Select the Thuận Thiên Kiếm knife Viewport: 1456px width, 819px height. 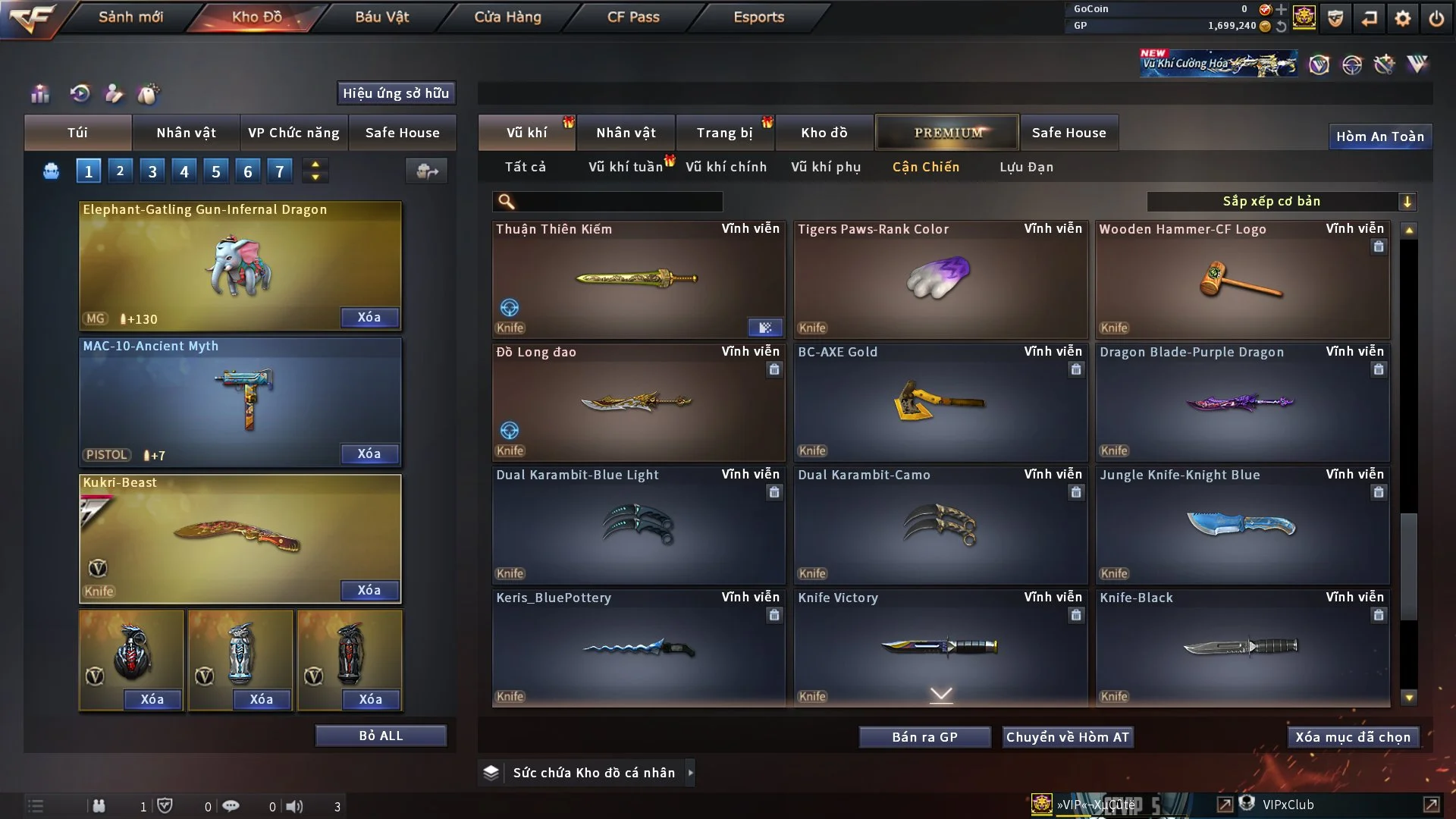(x=637, y=279)
